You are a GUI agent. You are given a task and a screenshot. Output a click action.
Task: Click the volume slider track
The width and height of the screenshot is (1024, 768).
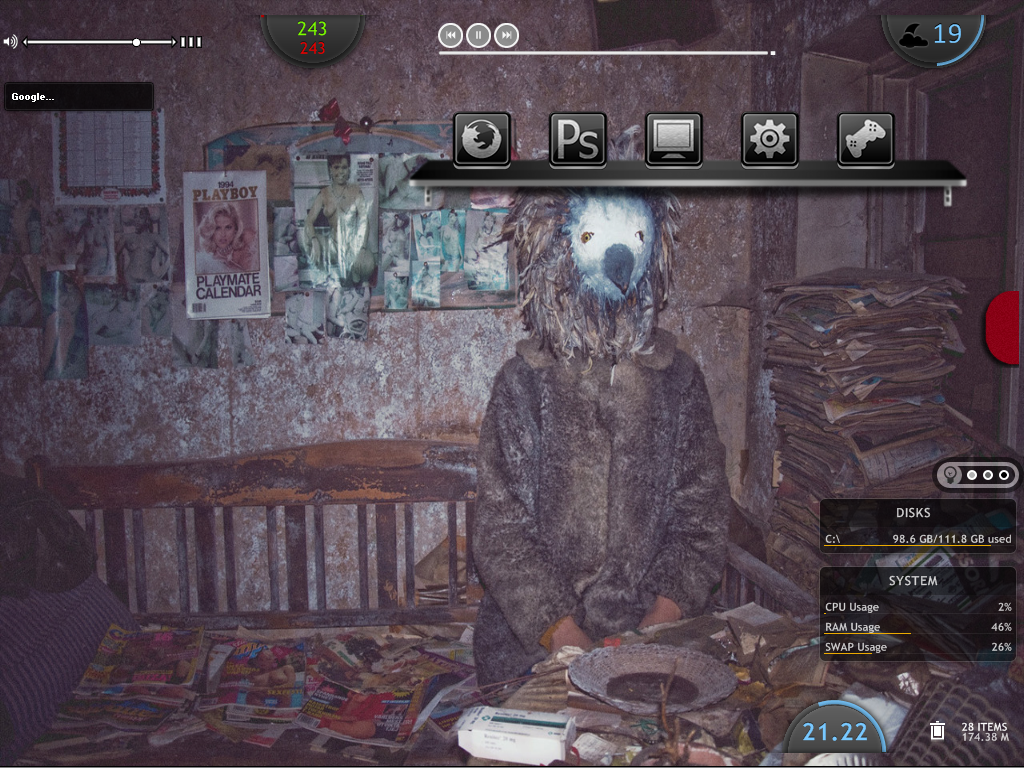(80, 42)
